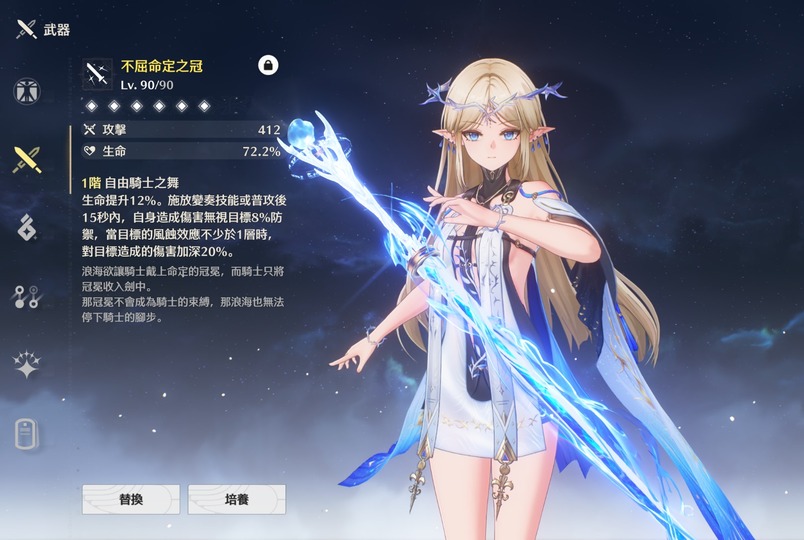
Task: Open the 培養 (cultivate) weapon menu
Action: tap(237, 499)
